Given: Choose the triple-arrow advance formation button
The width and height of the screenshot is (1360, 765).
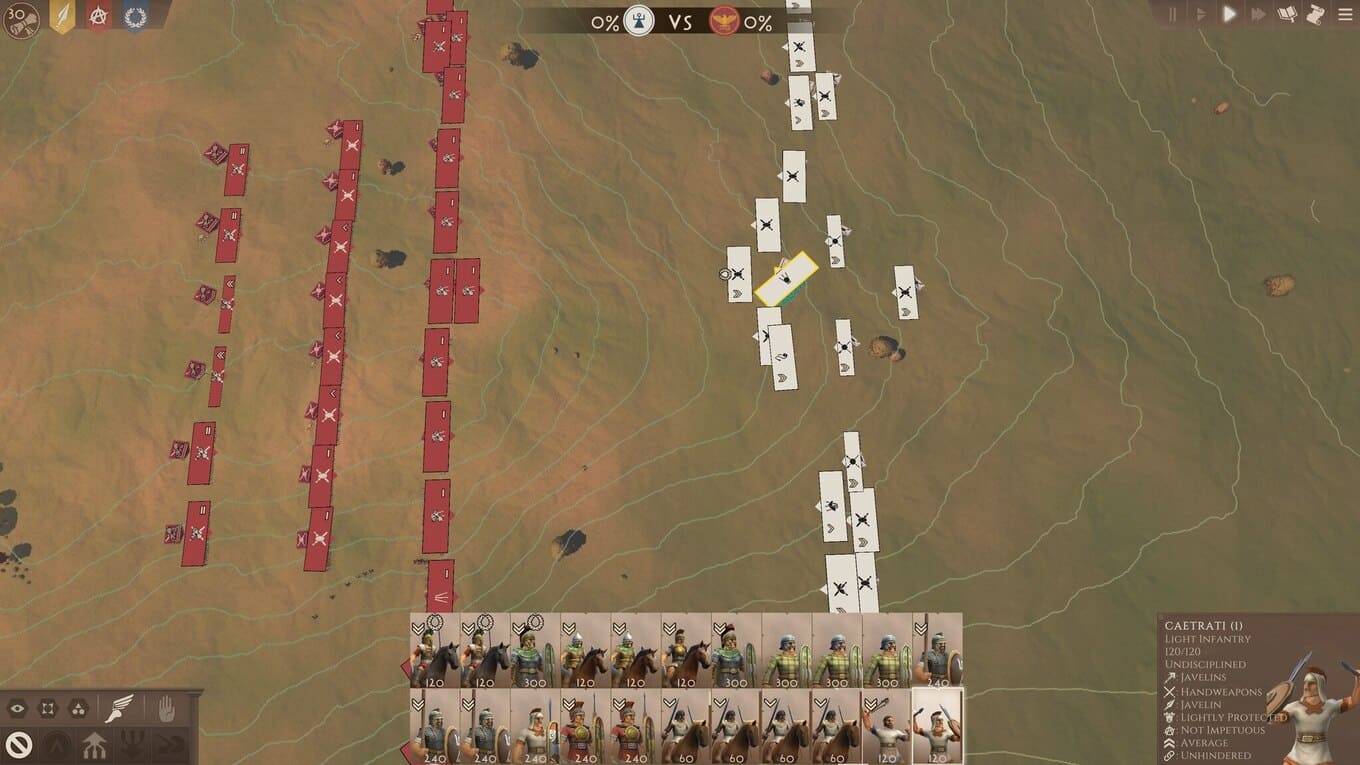Looking at the screenshot, I should (x=95, y=744).
